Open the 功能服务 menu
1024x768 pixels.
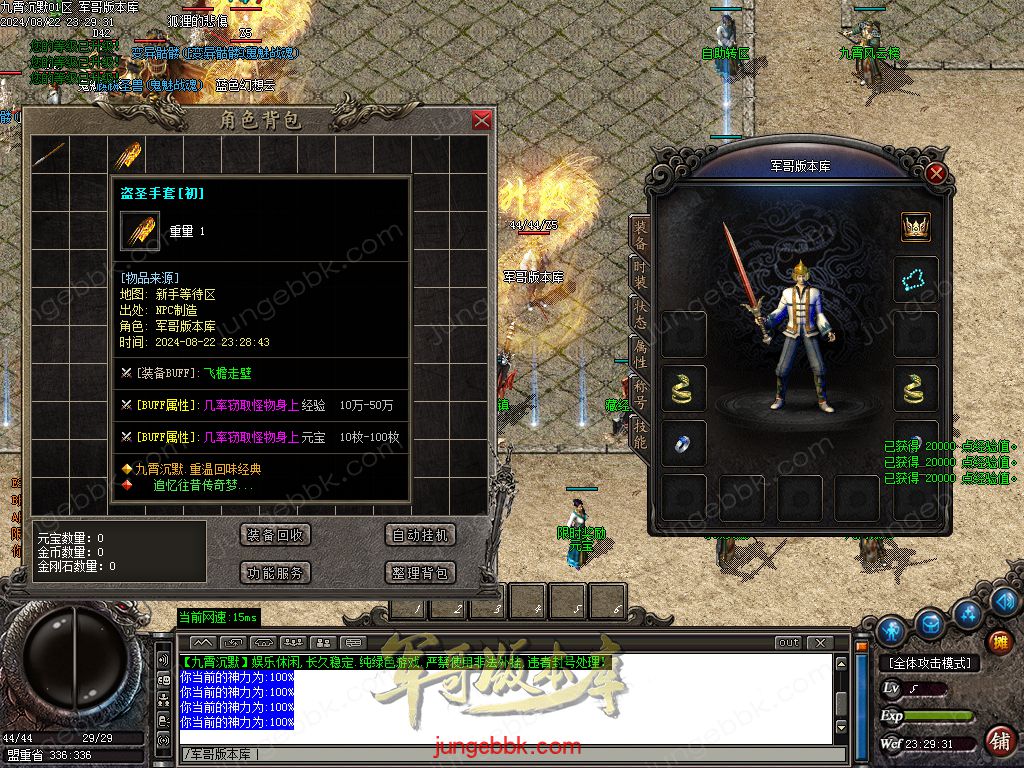pos(275,573)
